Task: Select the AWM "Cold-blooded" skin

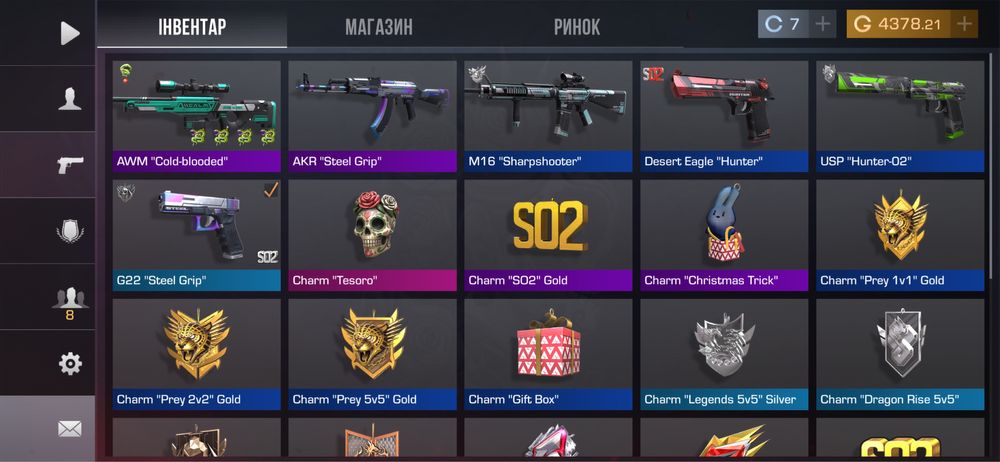Action: click(x=197, y=115)
